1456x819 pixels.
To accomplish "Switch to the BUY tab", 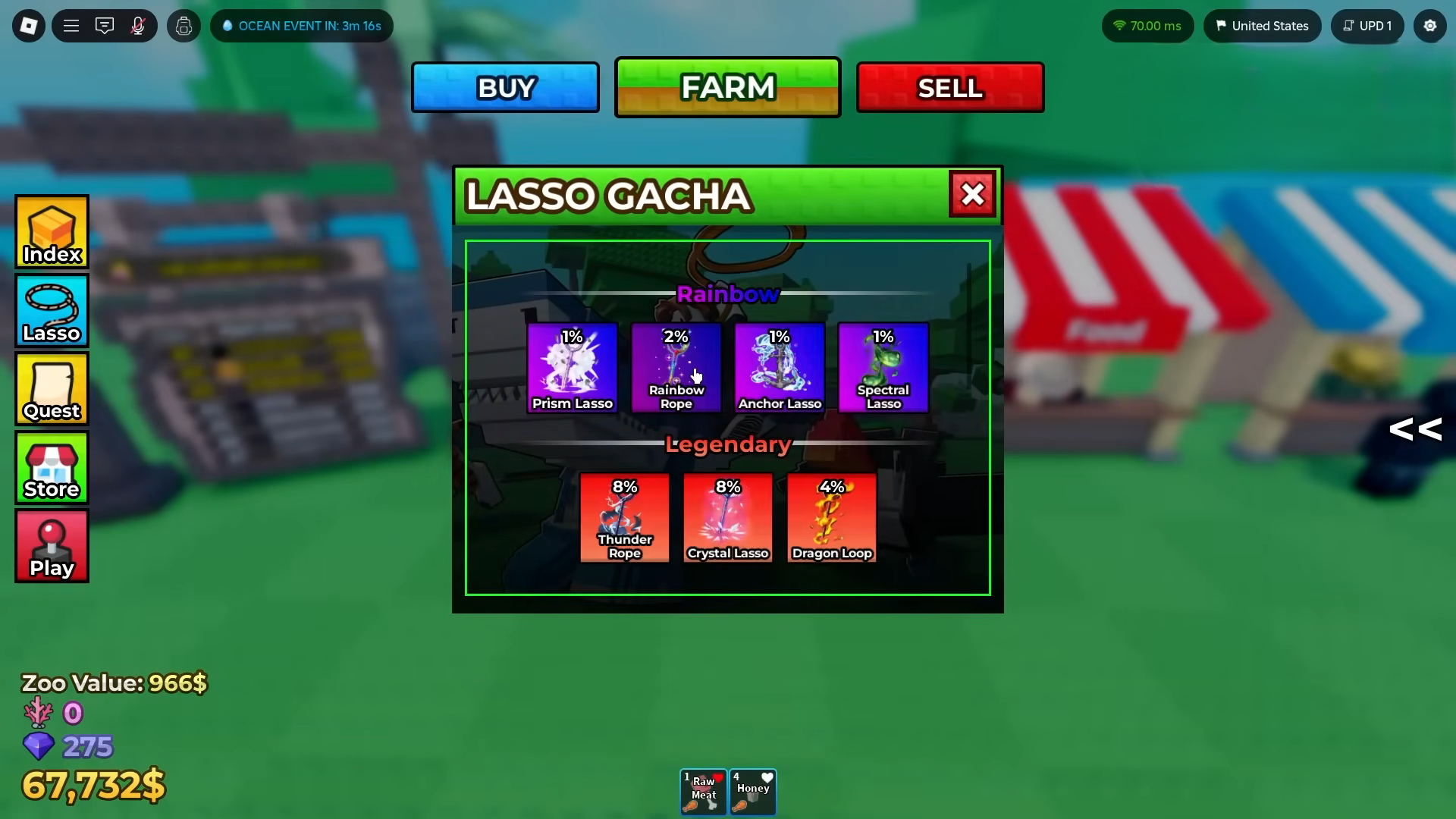I will pos(505,86).
